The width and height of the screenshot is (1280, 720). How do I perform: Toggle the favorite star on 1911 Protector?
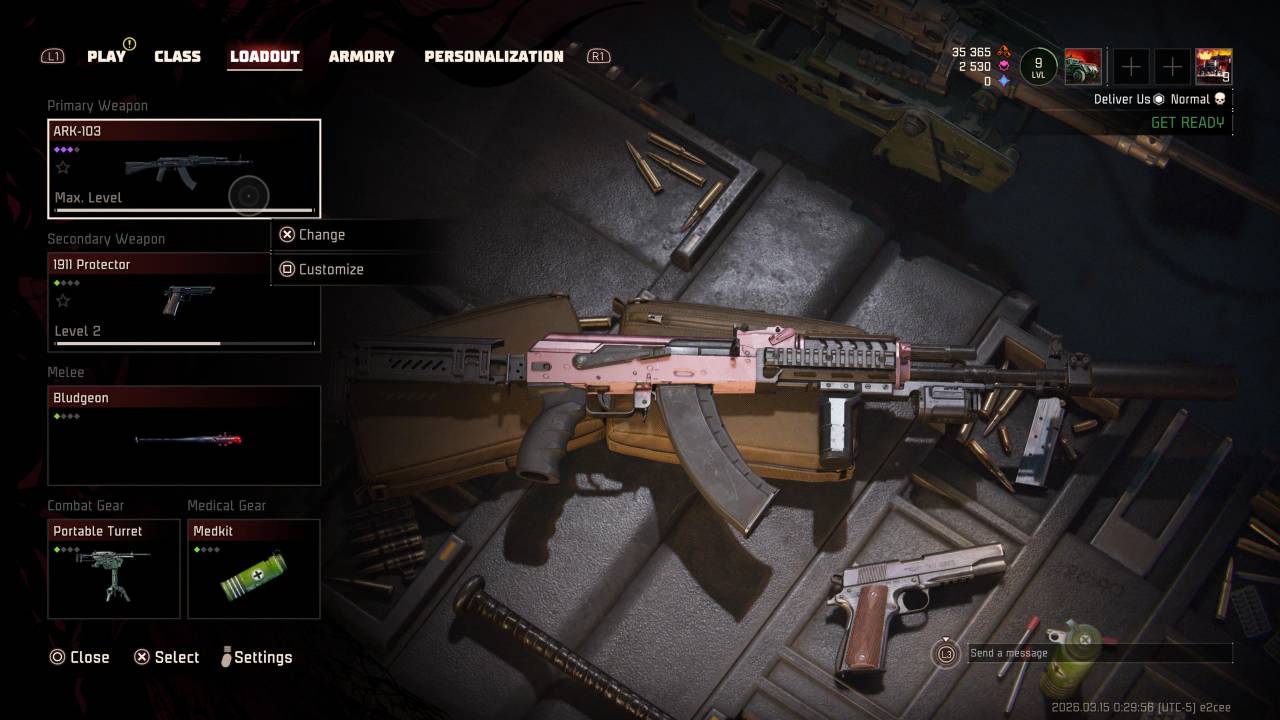(60, 299)
